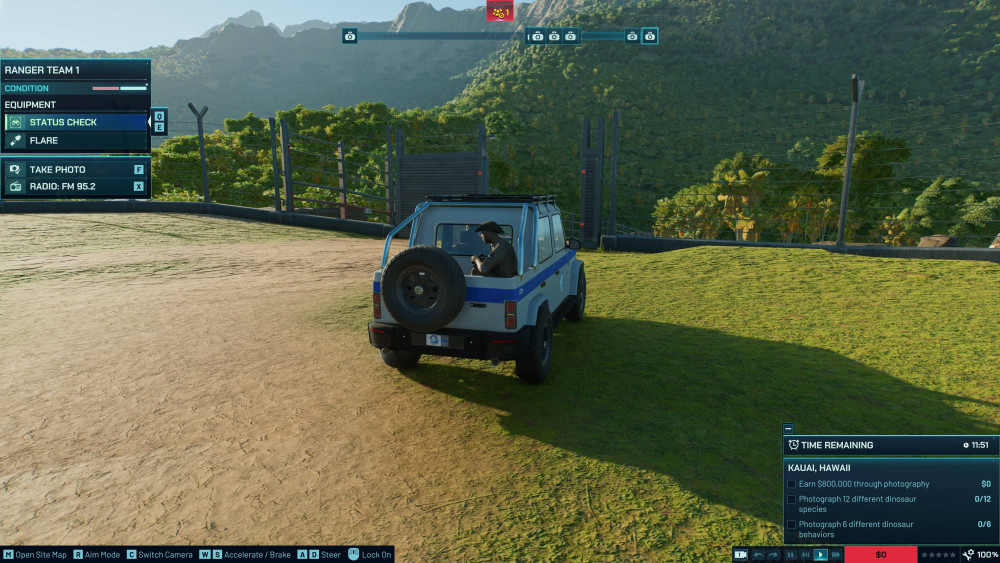Screen dimensions: 1000x563
Task: Click the leftmost camera marker on the top bar
Action: pos(350,36)
